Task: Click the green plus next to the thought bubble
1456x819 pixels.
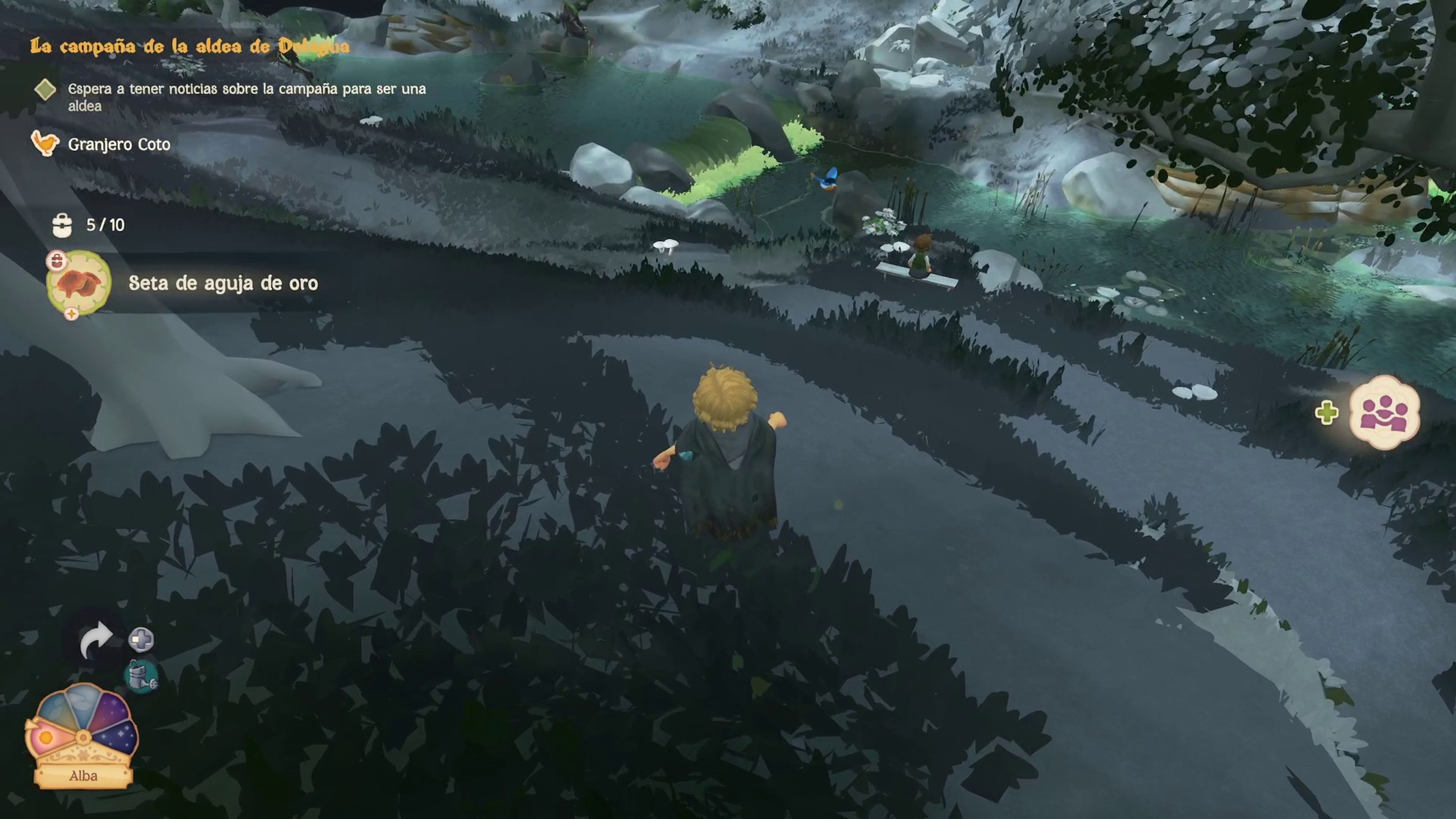Action: coord(1327,414)
